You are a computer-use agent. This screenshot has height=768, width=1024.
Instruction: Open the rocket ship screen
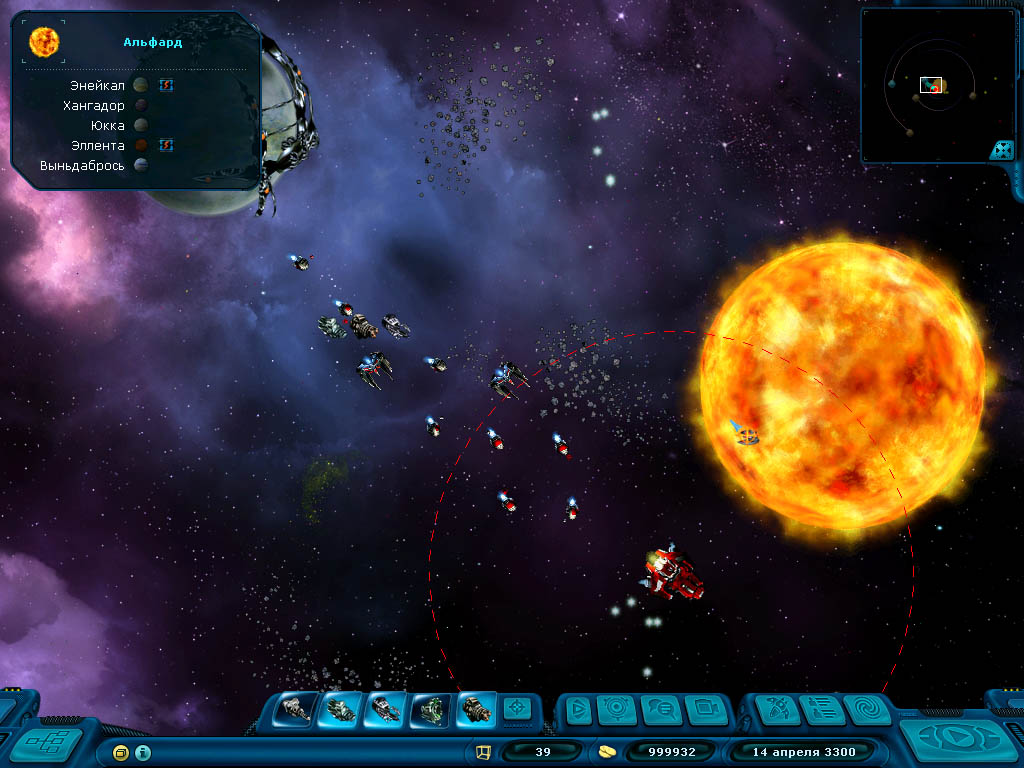click(777, 710)
